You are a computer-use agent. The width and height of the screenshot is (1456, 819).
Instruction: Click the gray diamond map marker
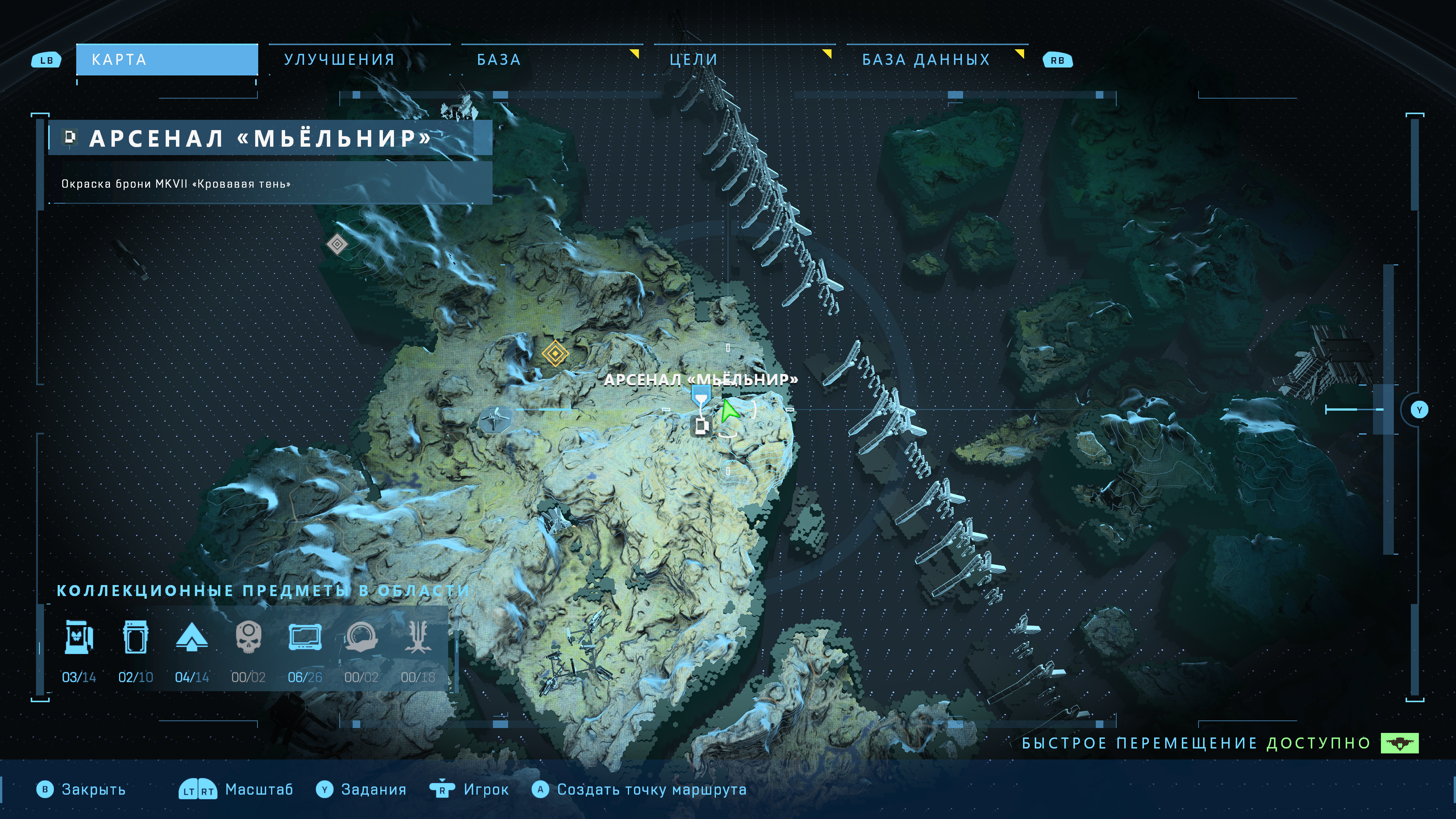(337, 244)
